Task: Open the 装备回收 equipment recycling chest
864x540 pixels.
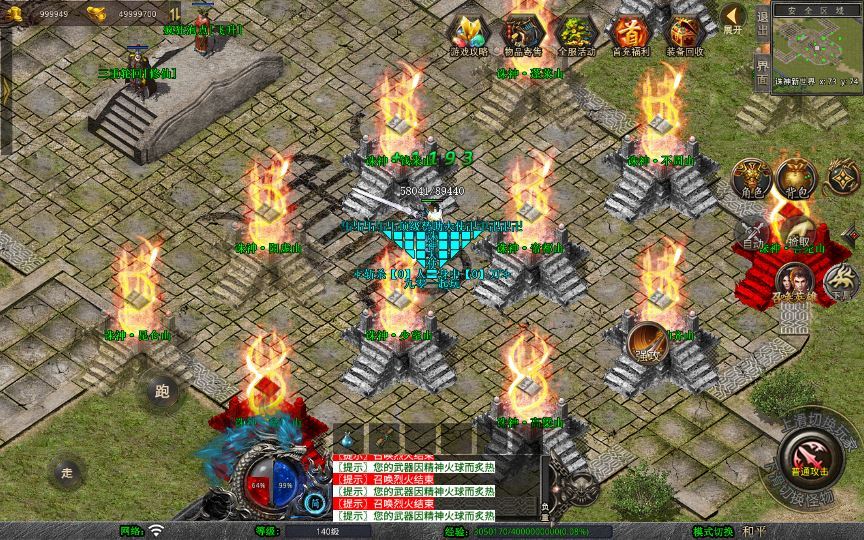Action: point(684,34)
